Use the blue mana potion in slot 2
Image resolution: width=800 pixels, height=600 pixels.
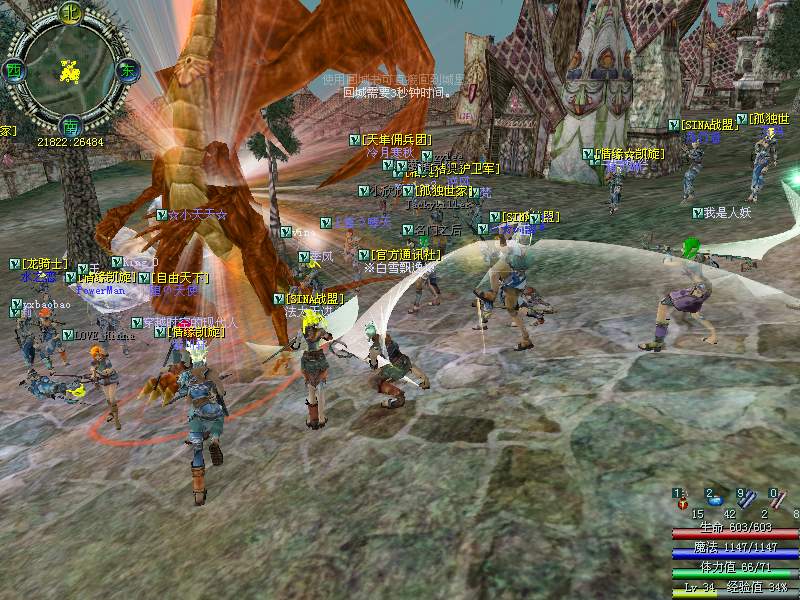pyautogui.click(x=717, y=500)
